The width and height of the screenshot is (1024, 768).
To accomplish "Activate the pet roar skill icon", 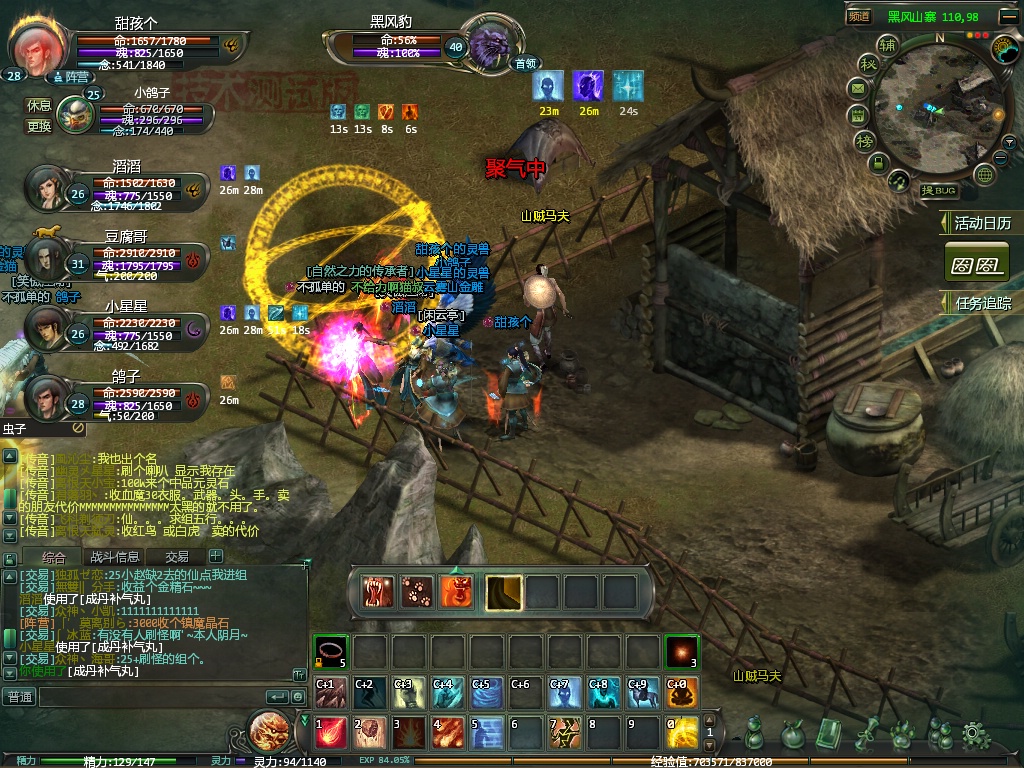I will tap(379, 592).
